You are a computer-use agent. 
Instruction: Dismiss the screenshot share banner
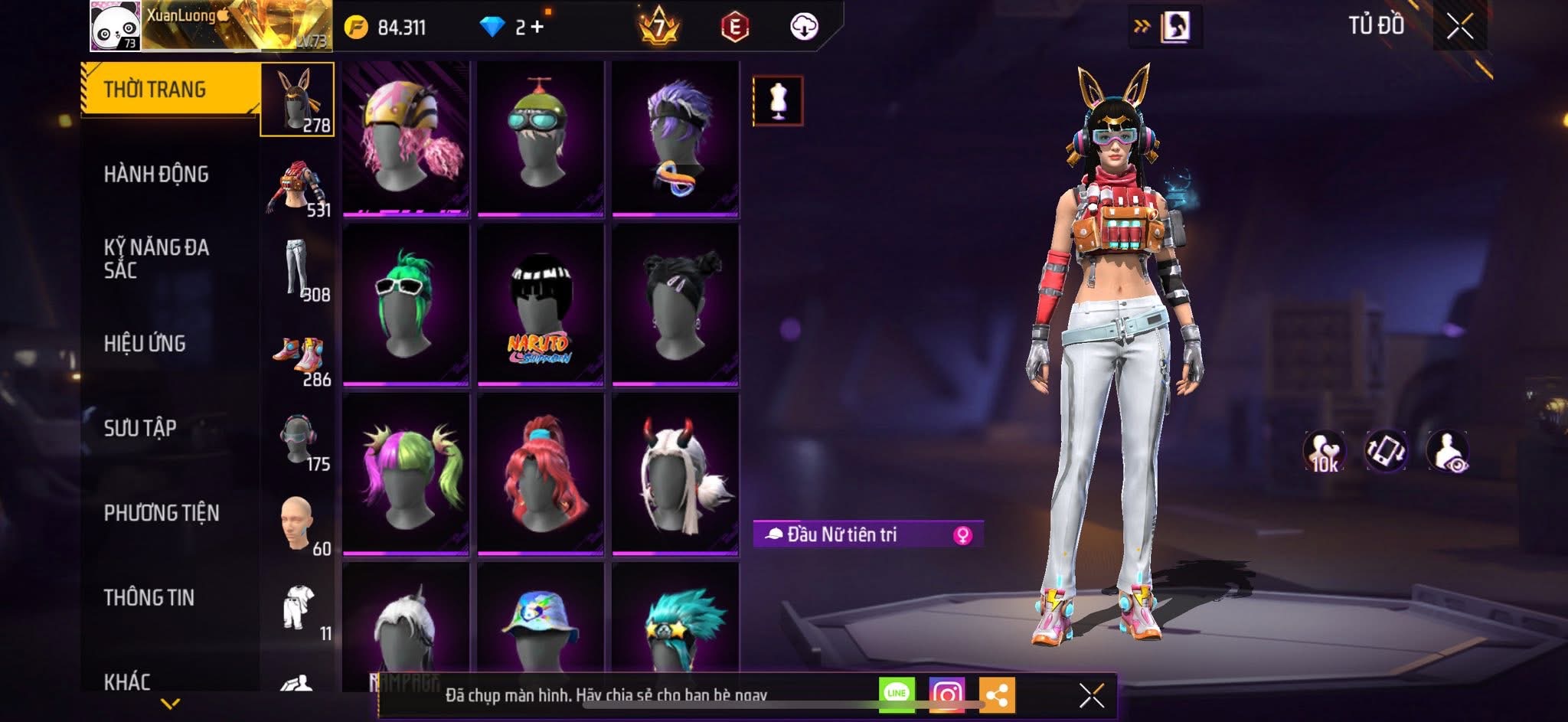coord(1091,695)
